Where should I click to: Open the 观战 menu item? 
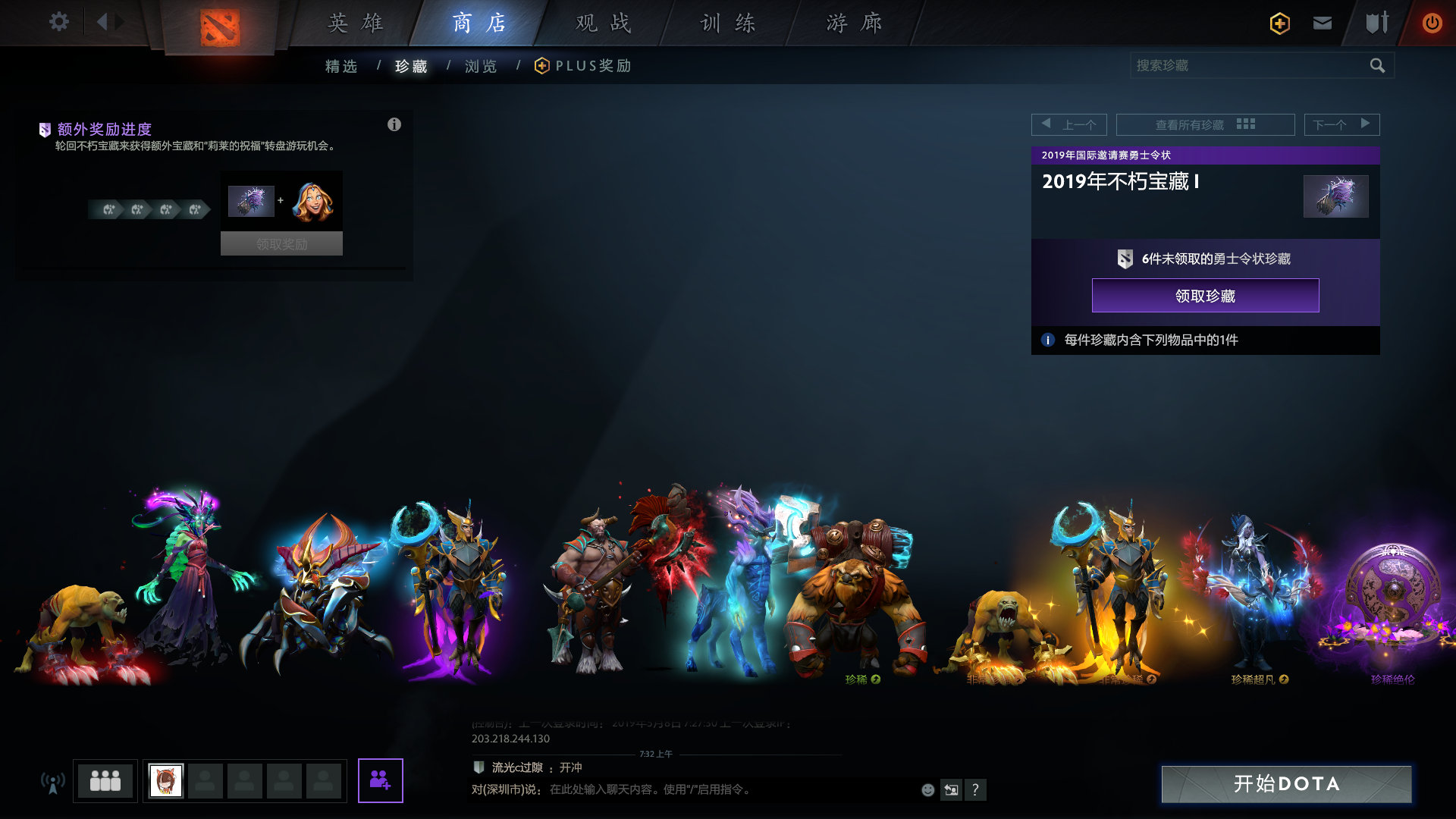603,23
